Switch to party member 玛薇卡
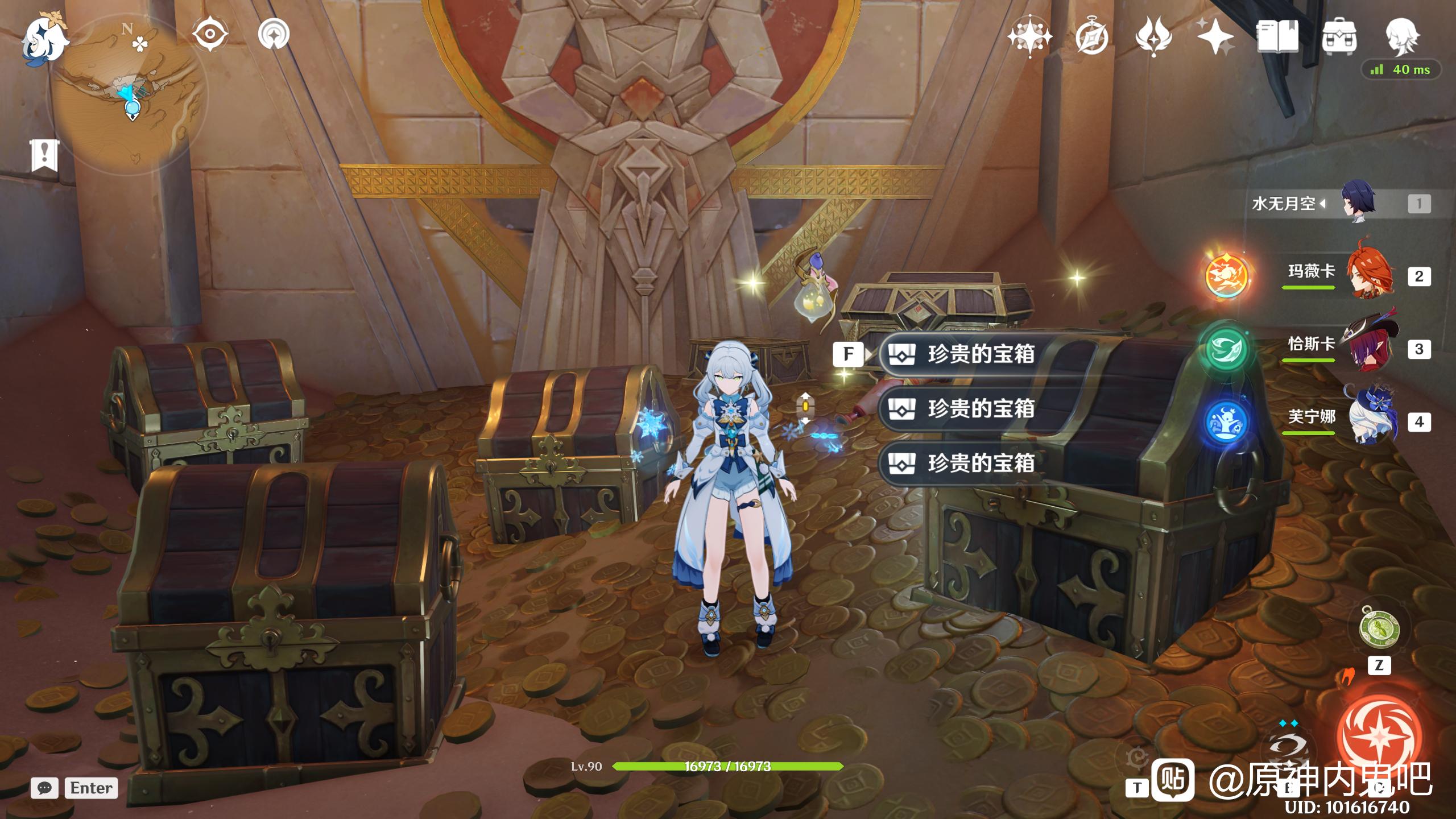Screen dimensions: 1456x819 (x=1371, y=276)
